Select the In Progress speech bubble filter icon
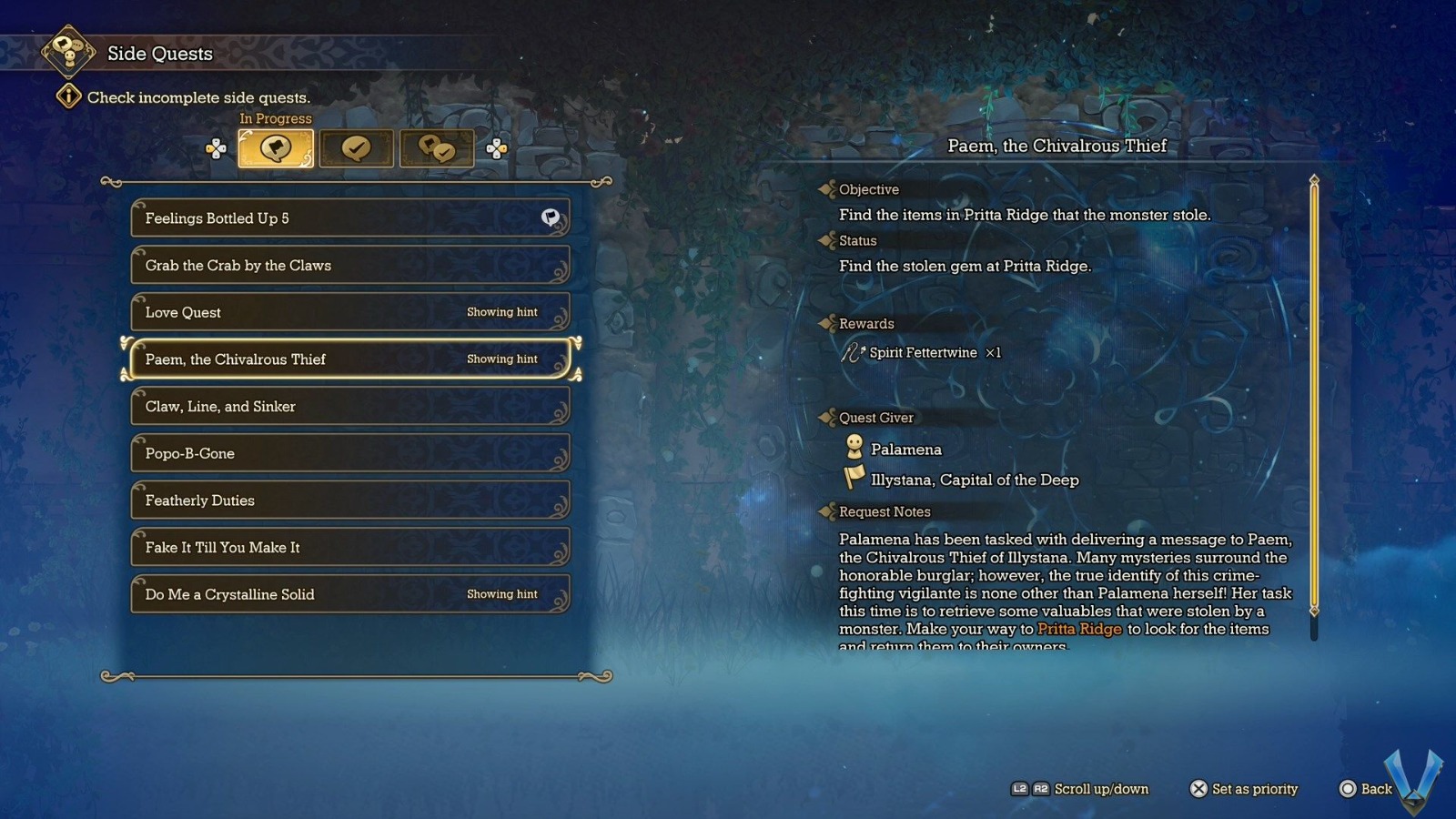The height and width of the screenshot is (819, 1456). [x=275, y=147]
